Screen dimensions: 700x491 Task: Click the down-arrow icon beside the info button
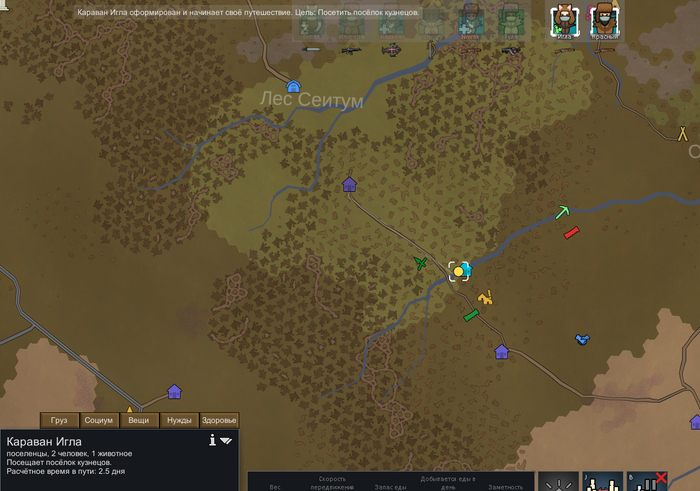[227, 439]
